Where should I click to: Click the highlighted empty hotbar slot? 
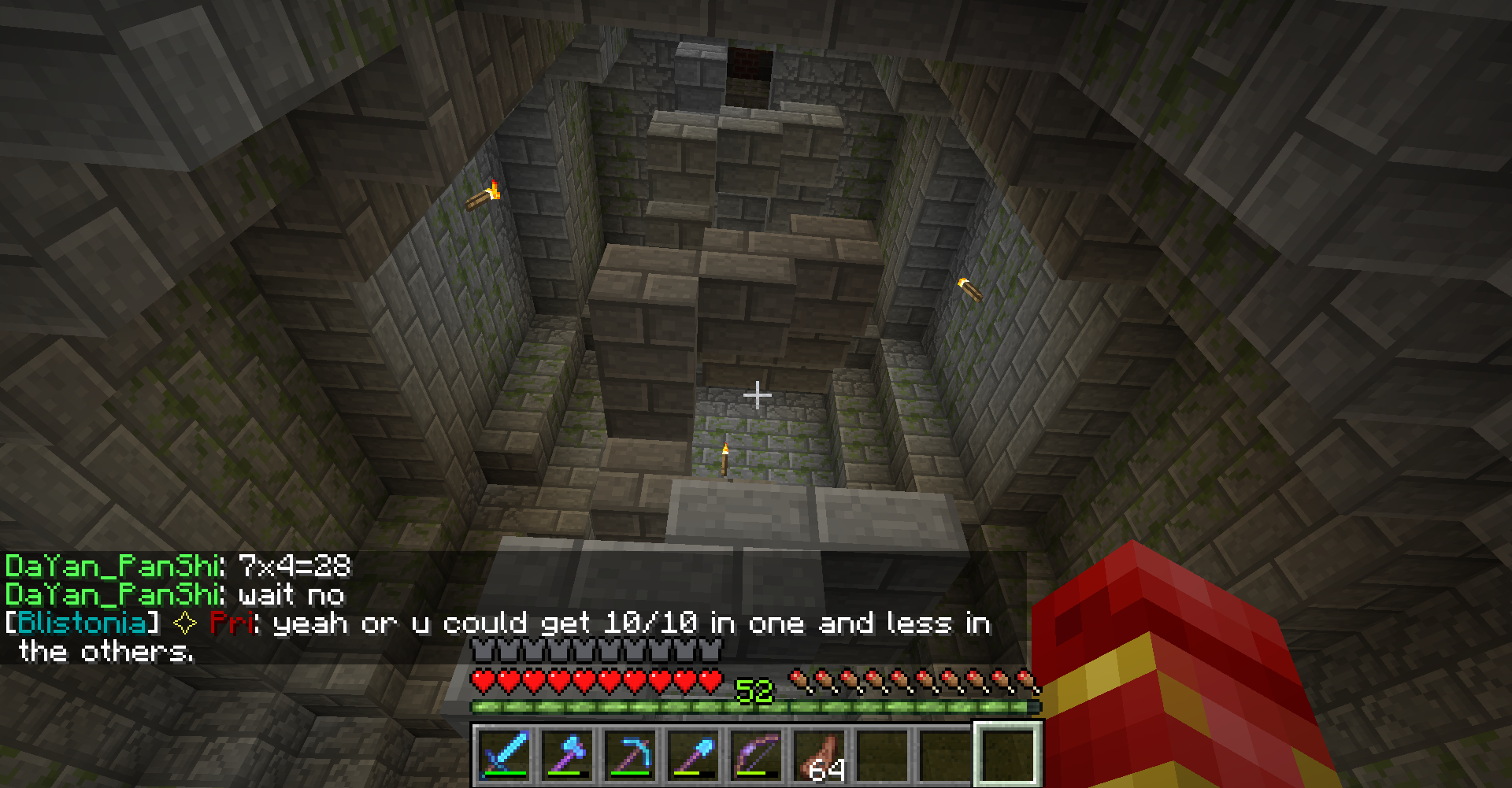pos(1009,754)
